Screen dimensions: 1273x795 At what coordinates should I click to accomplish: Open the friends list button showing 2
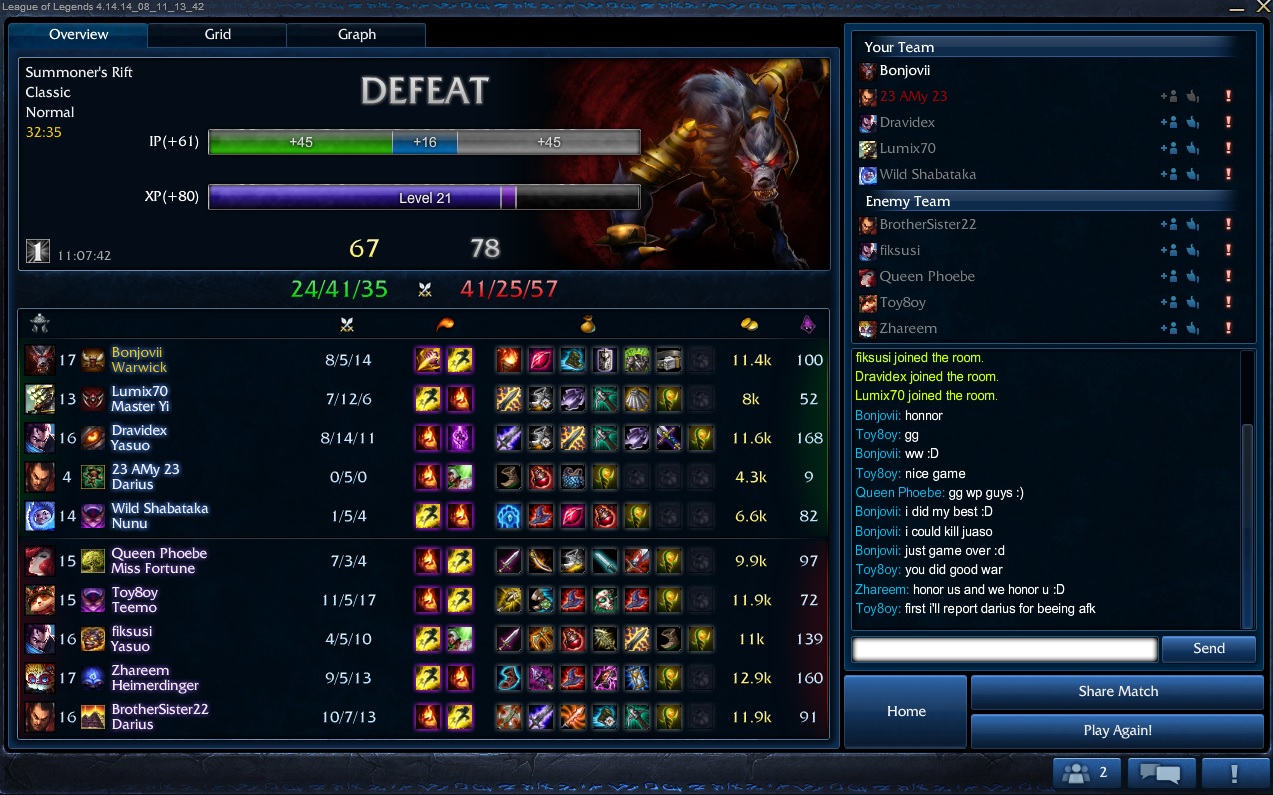[x=1086, y=773]
